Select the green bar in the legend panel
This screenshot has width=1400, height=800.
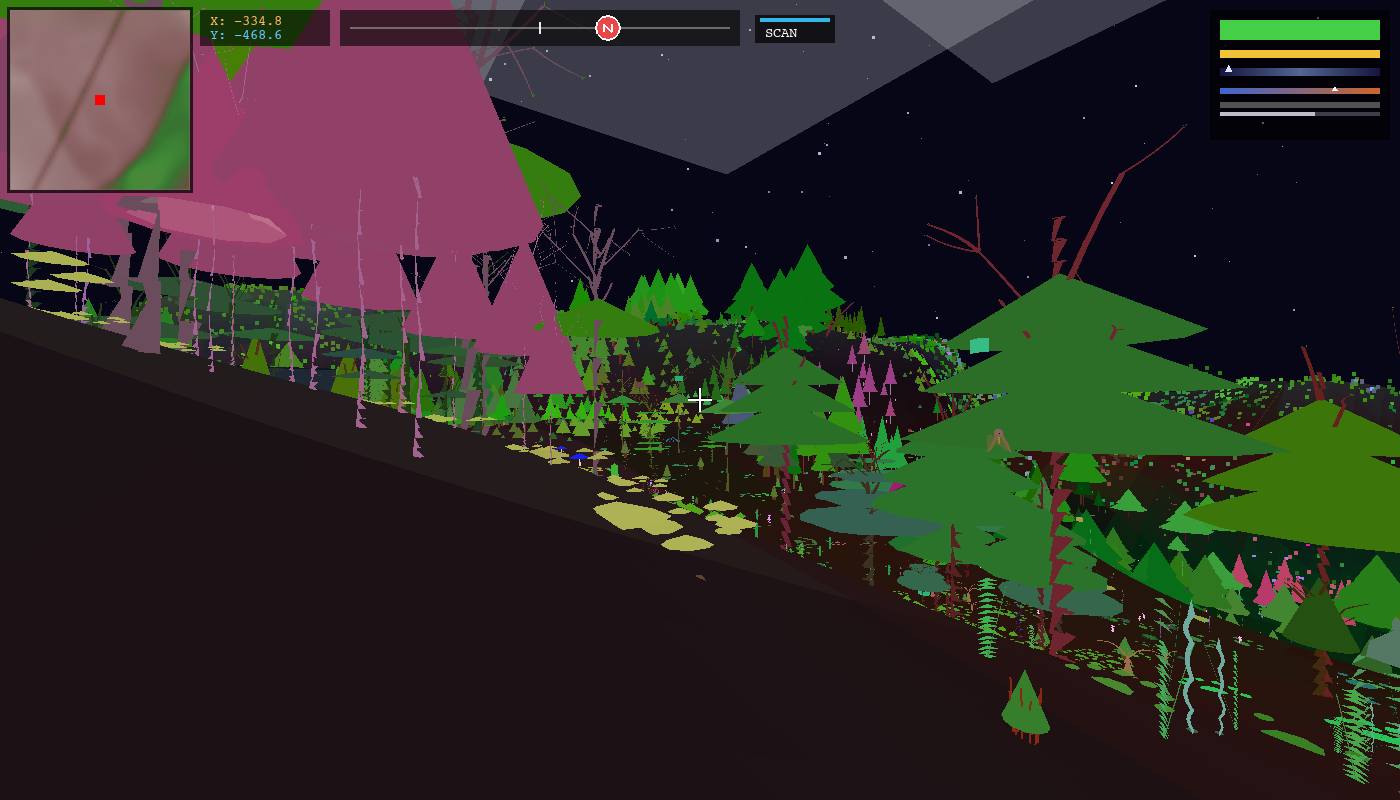tap(1300, 30)
